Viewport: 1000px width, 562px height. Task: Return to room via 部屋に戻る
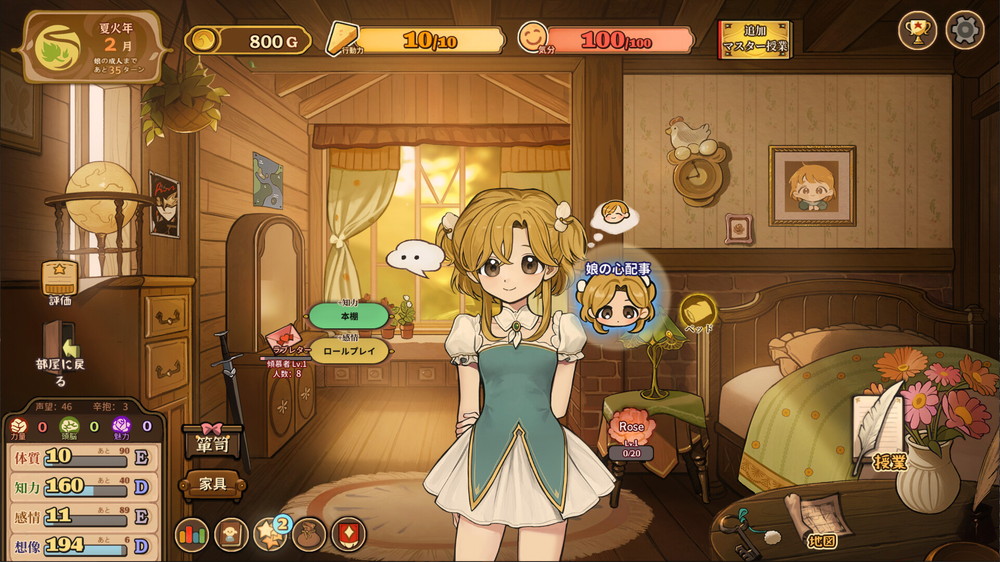[x=61, y=352]
